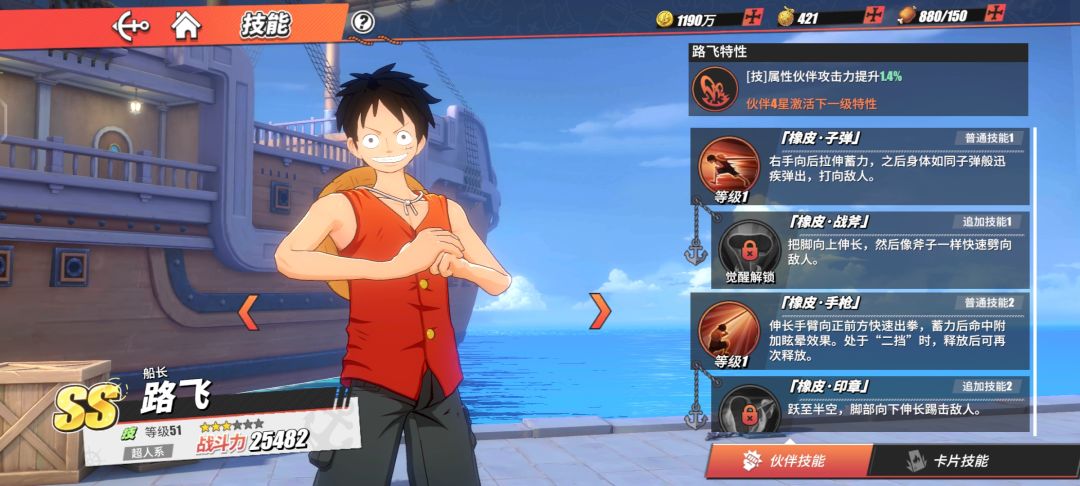1080x486 pixels.
Task: Open the question mark help button
Action: click(x=364, y=22)
